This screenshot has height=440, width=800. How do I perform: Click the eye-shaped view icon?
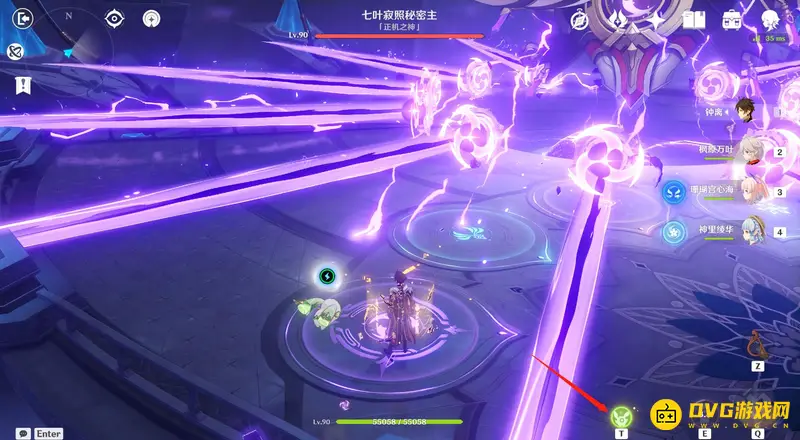pos(115,18)
